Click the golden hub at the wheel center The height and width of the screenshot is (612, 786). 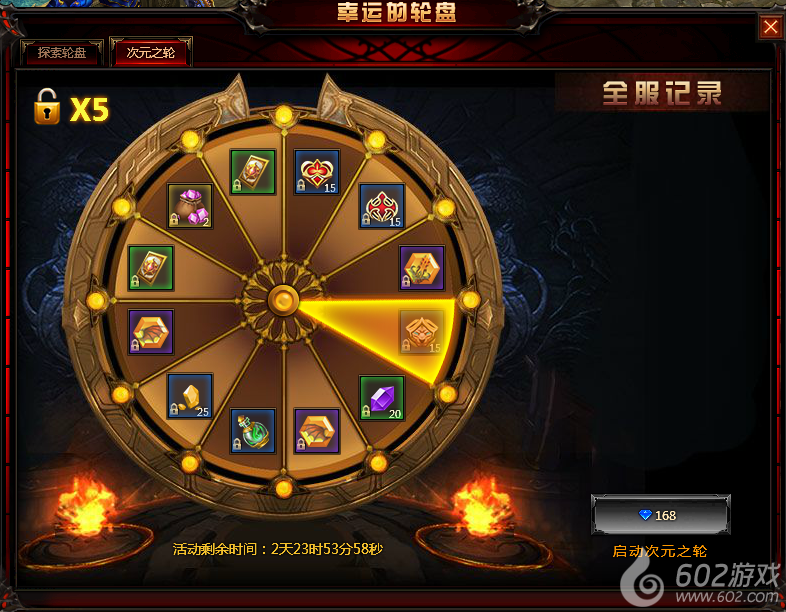point(284,299)
